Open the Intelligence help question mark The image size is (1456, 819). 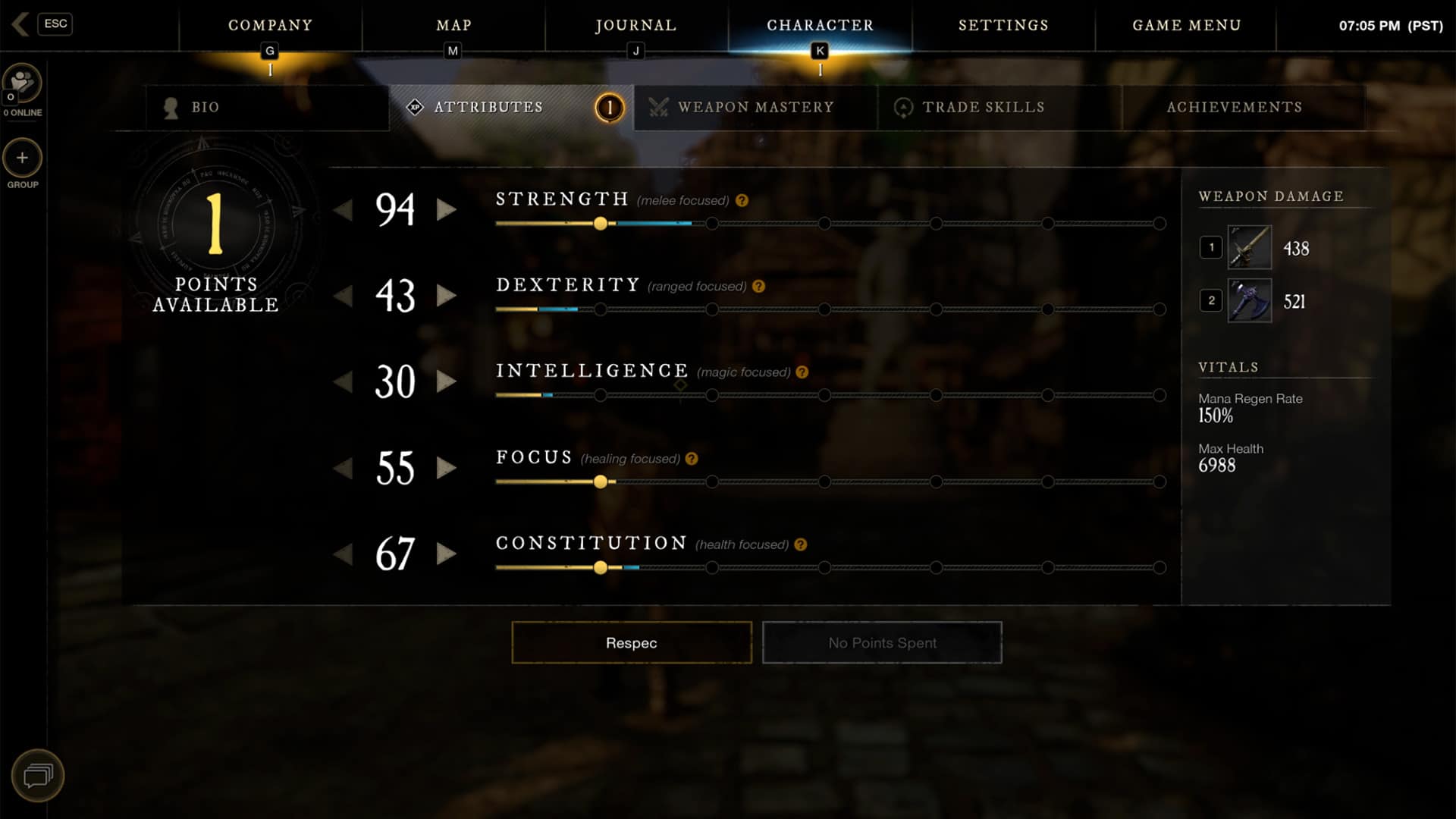(x=802, y=372)
